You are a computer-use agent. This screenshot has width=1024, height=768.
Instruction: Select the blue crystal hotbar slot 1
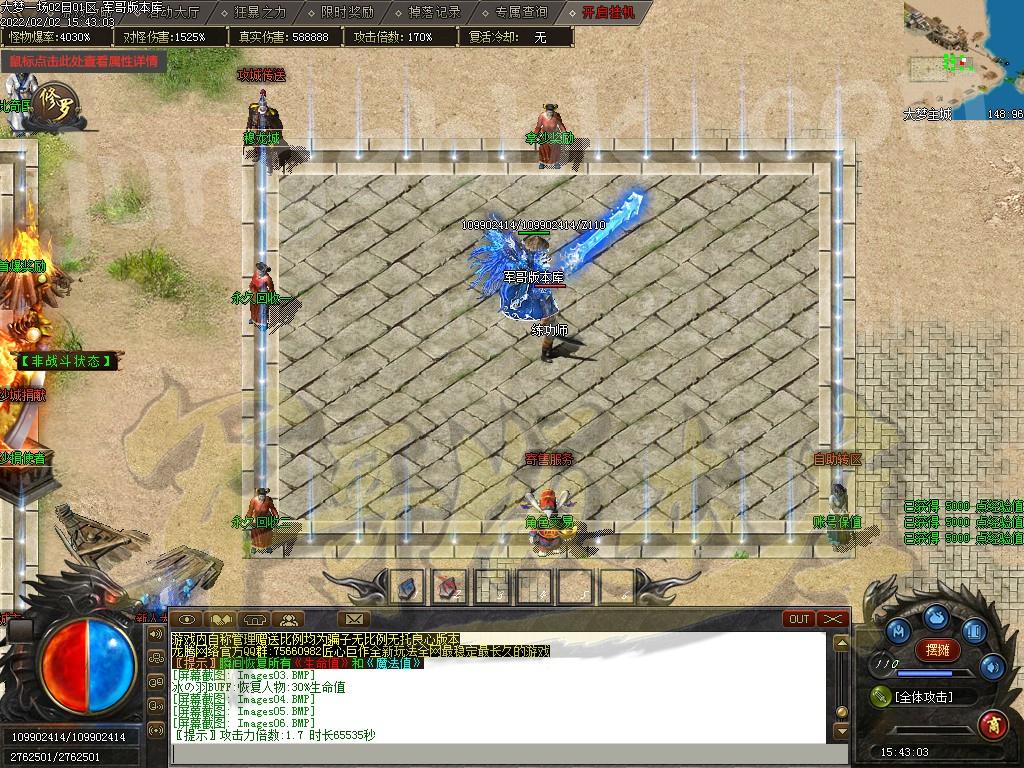click(x=406, y=587)
